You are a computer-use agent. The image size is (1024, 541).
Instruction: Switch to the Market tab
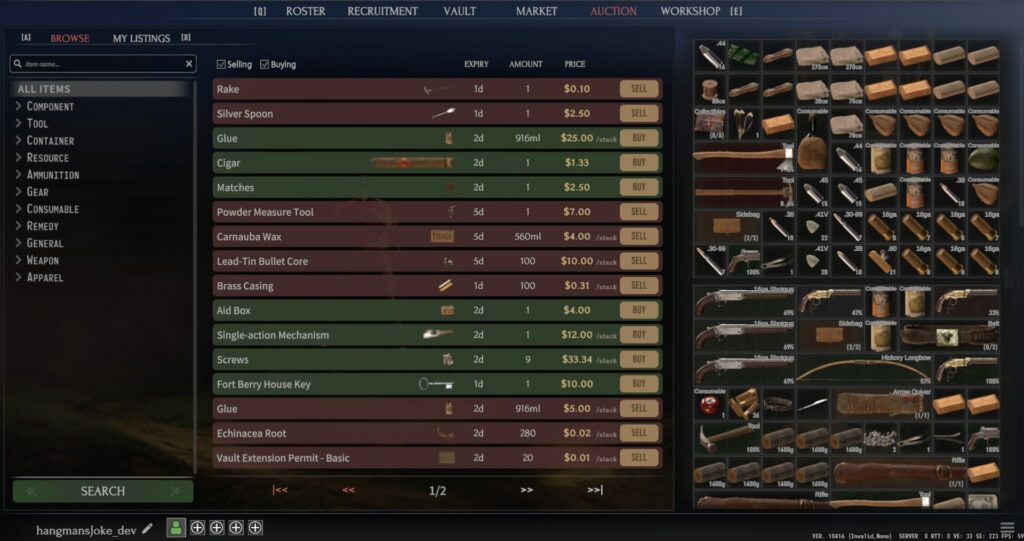(536, 11)
